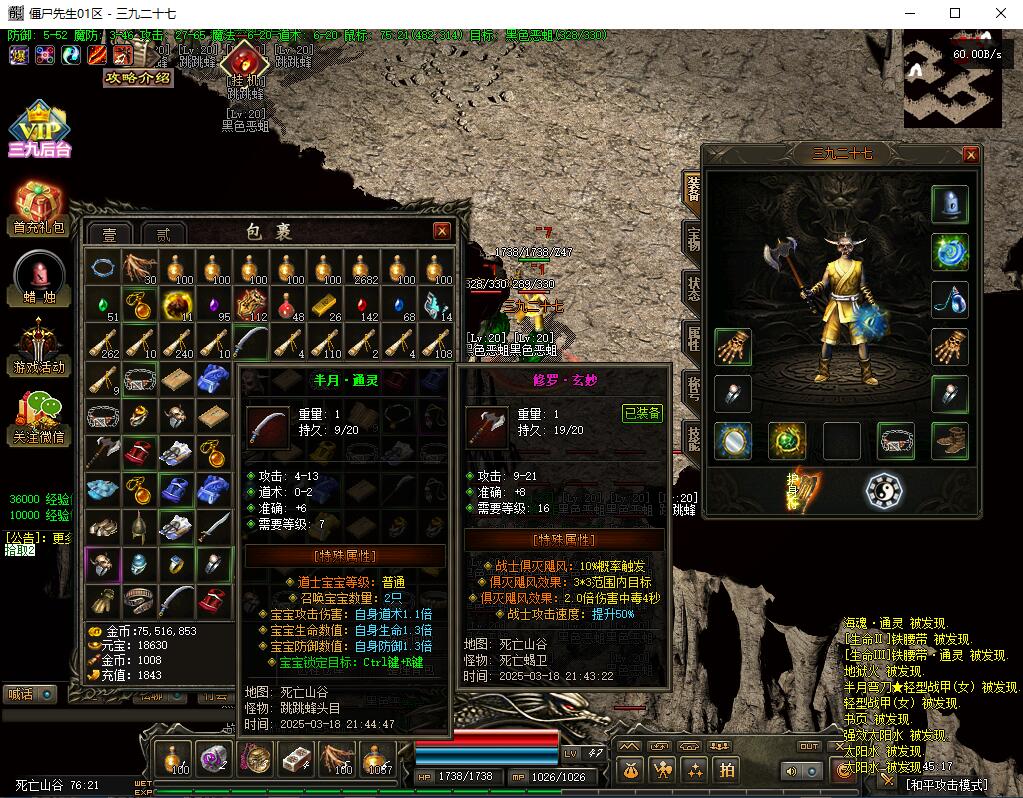Image resolution: width=1023 pixels, height=798 pixels.
Task: Select the equipped mirror slot
Action: point(733,440)
